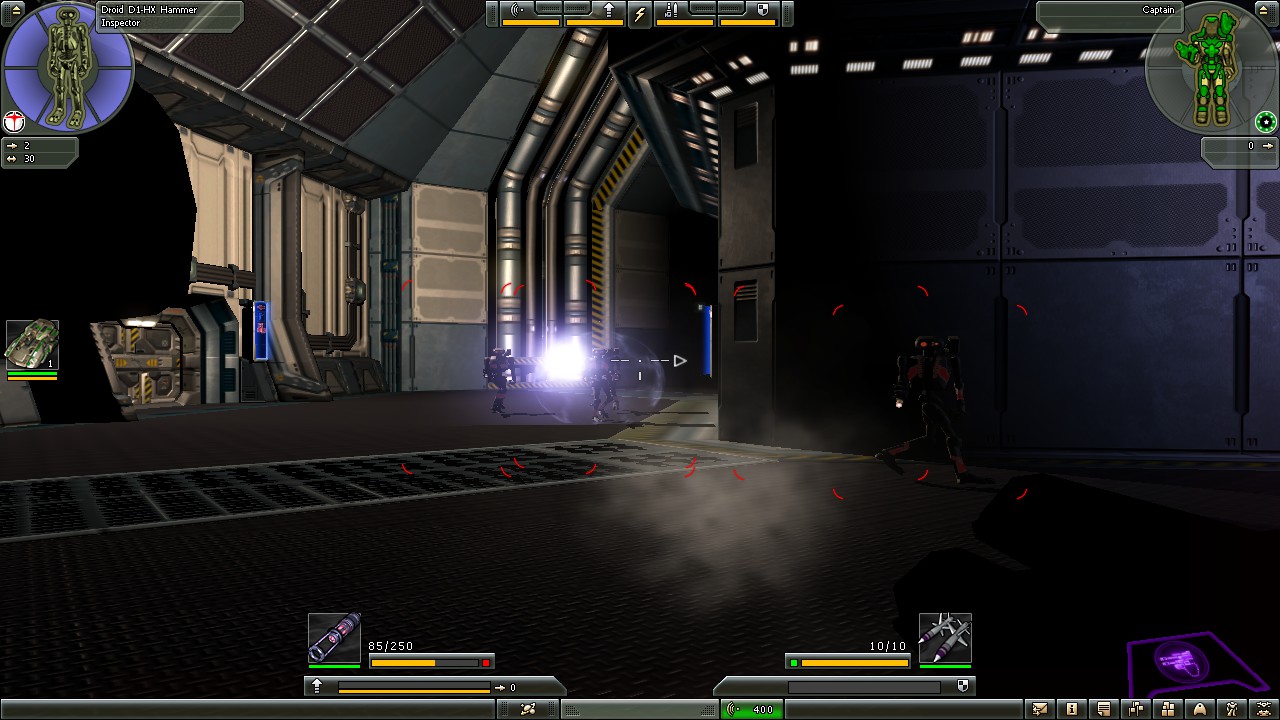Open the inventory blocks icon in taskbar
This screenshot has height=720, width=1280.
pyautogui.click(x=1167, y=710)
